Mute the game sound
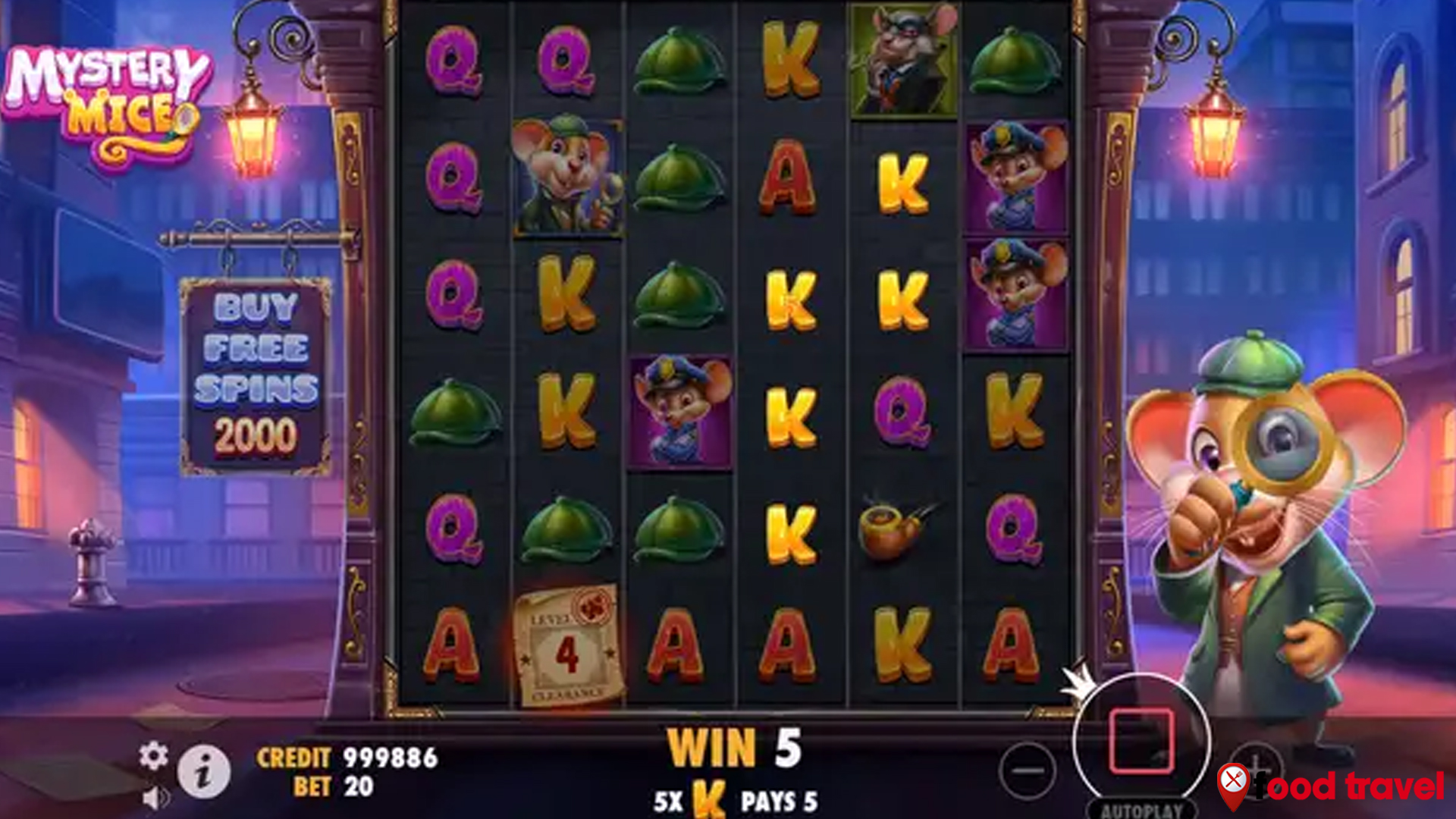Image resolution: width=1456 pixels, height=819 pixels. (154, 799)
